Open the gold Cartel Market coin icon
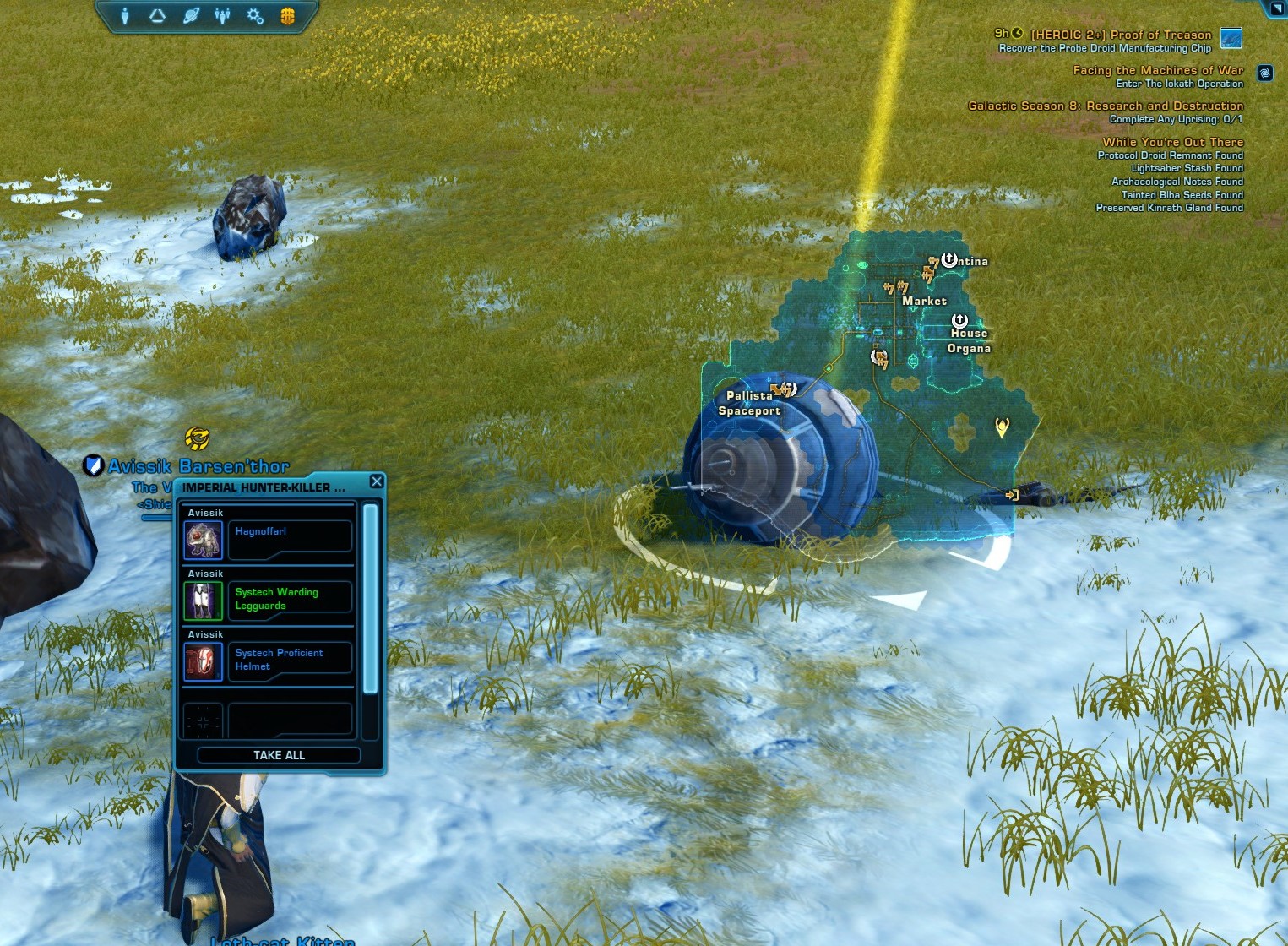The image size is (1288, 946). [x=287, y=16]
